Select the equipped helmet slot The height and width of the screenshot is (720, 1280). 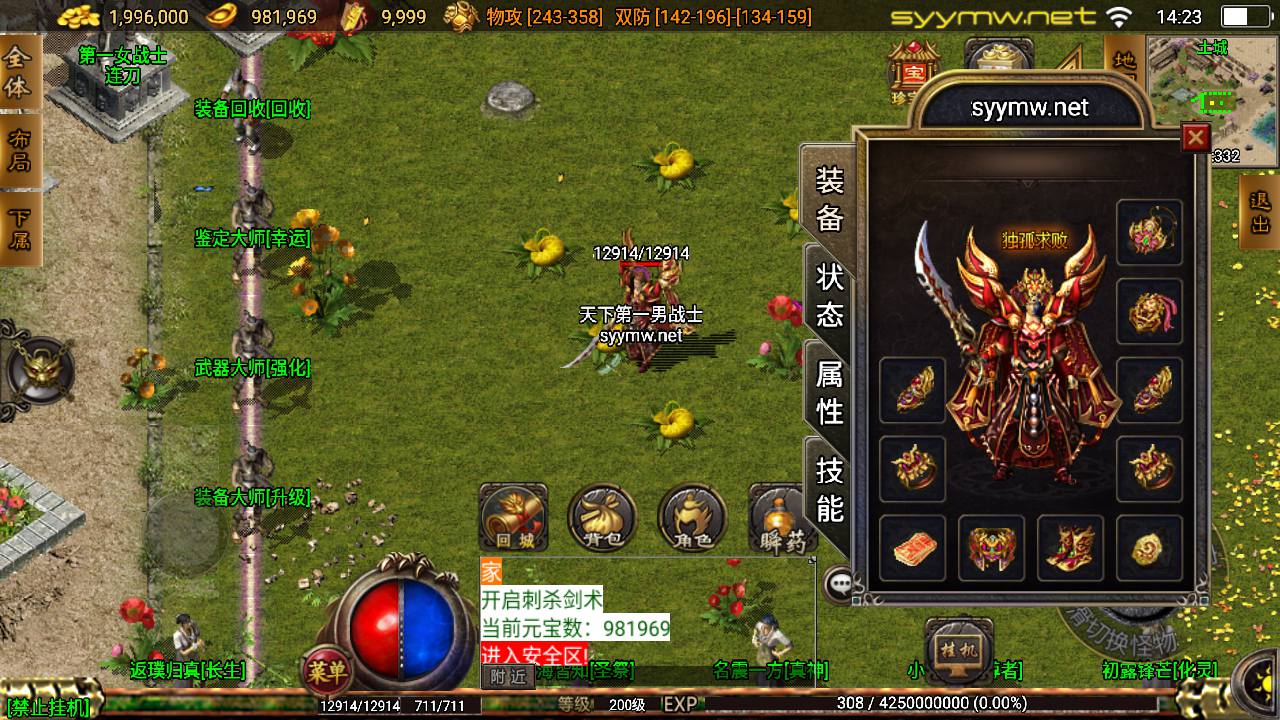tap(1149, 233)
